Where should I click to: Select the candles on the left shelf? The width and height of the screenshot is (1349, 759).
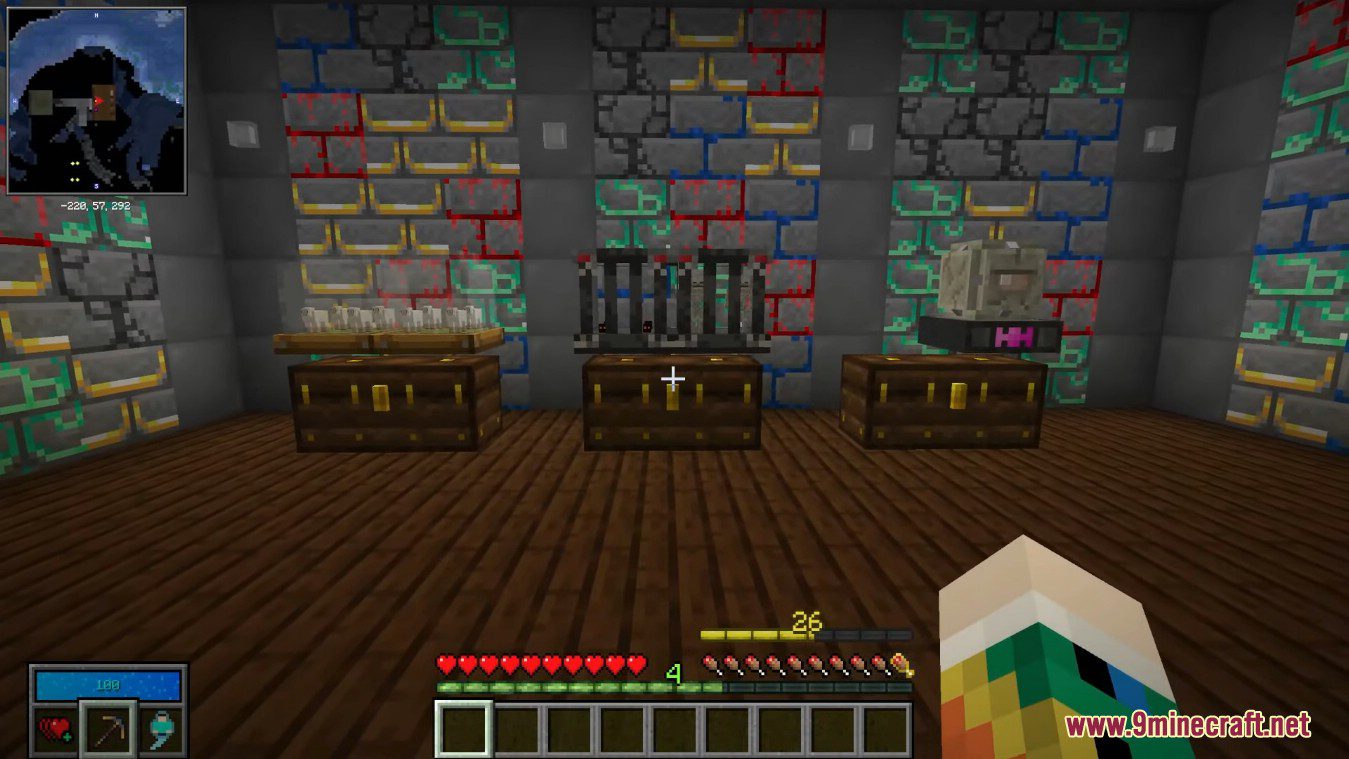click(375, 318)
